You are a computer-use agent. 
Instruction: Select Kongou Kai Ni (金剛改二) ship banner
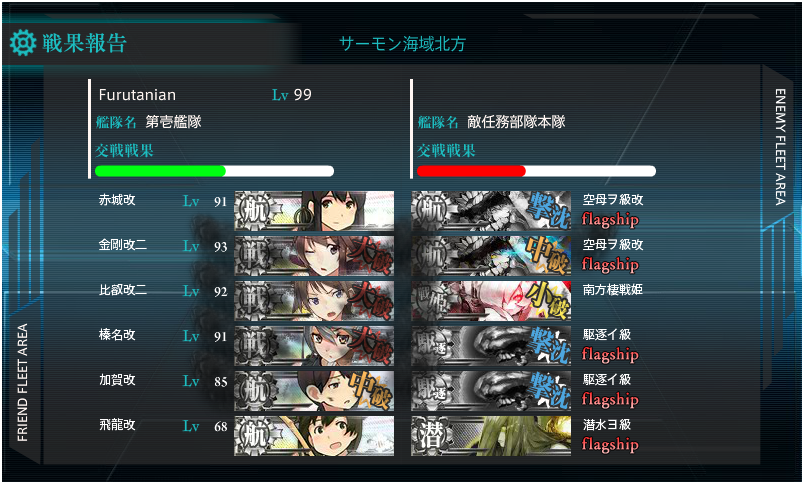click(314, 255)
